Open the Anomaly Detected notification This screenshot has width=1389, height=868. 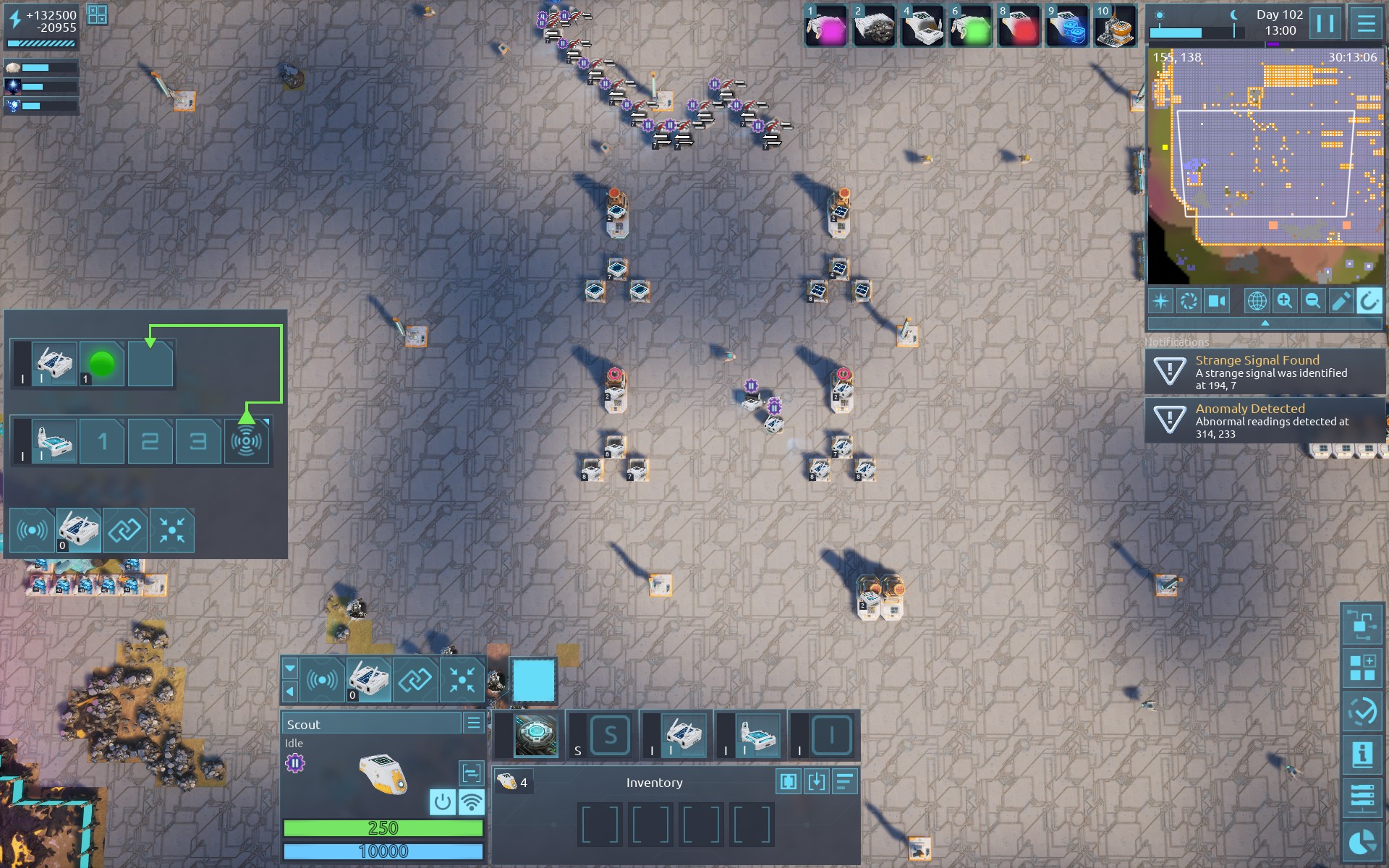pyautogui.click(x=1265, y=420)
